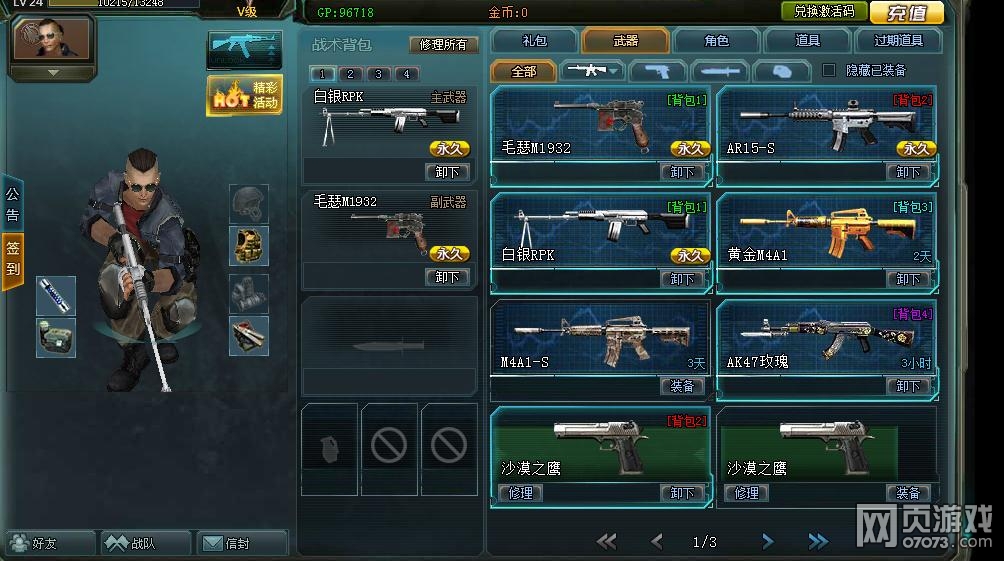Open the 好友 friends panel
This screenshot has height=561, width=1004.
click(48, 544)
